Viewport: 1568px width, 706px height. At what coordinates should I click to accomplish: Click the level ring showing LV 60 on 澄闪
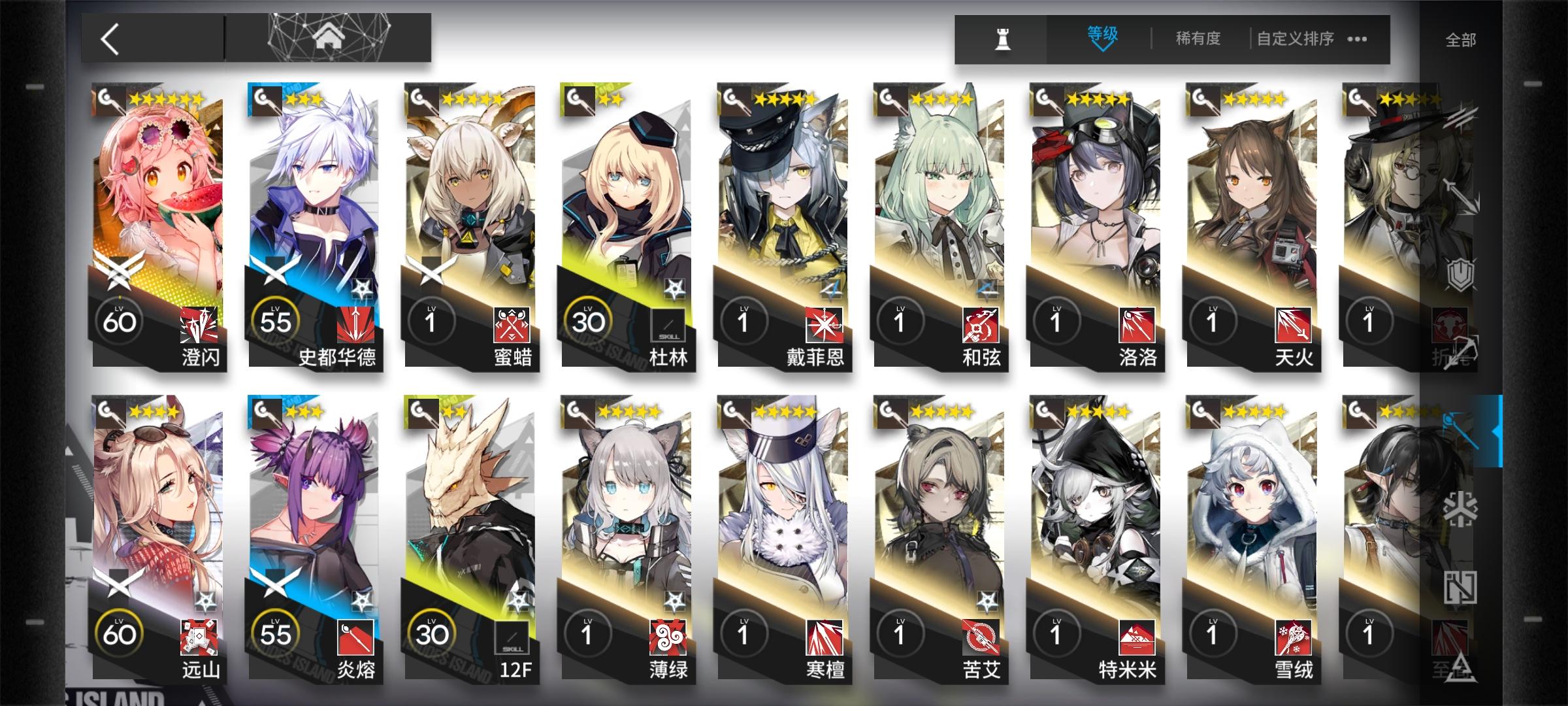tap(121, 322)
